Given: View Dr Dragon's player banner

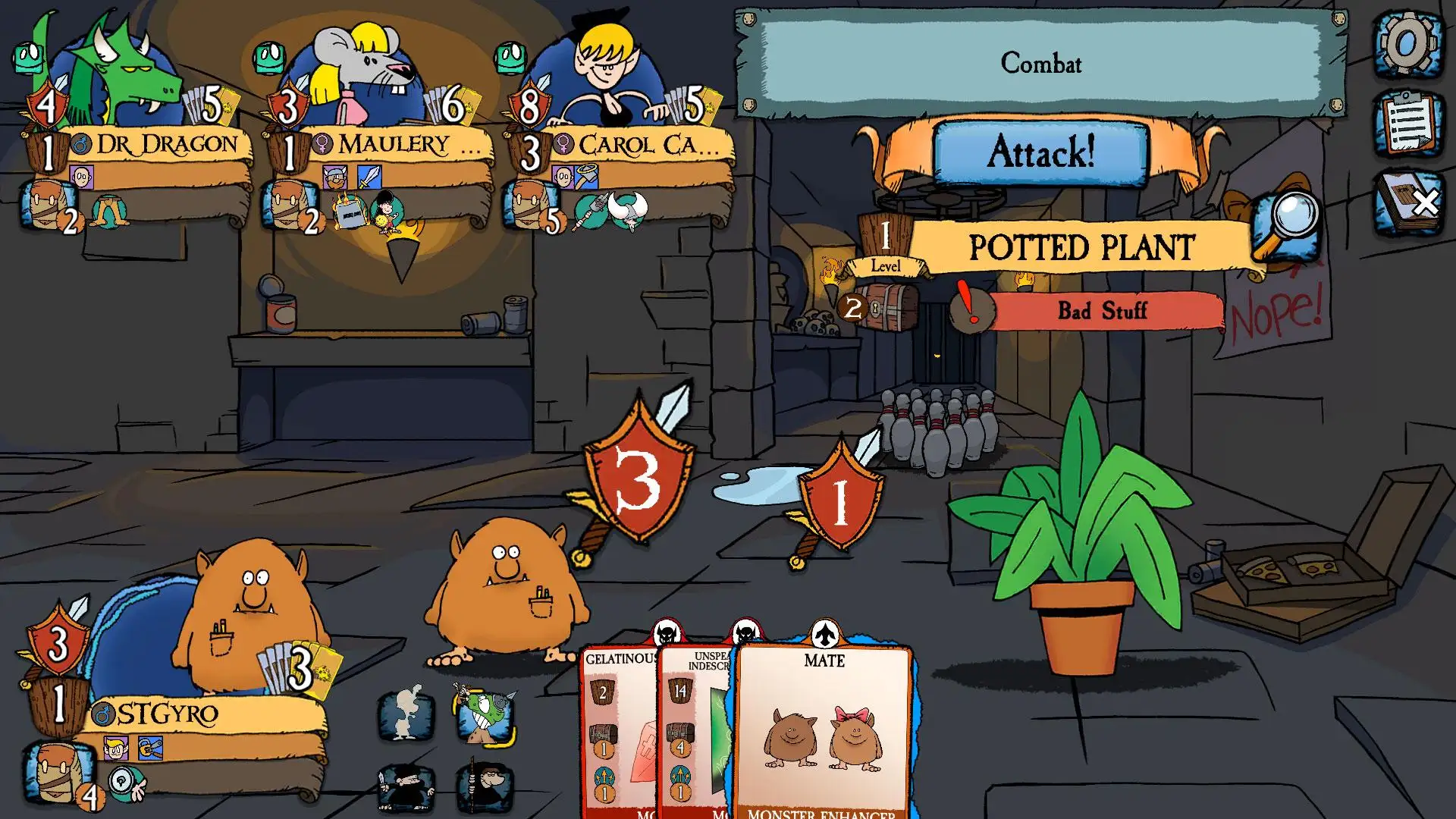Looking at the screenshot, I should pyautogui.click(x=167, y=145).
